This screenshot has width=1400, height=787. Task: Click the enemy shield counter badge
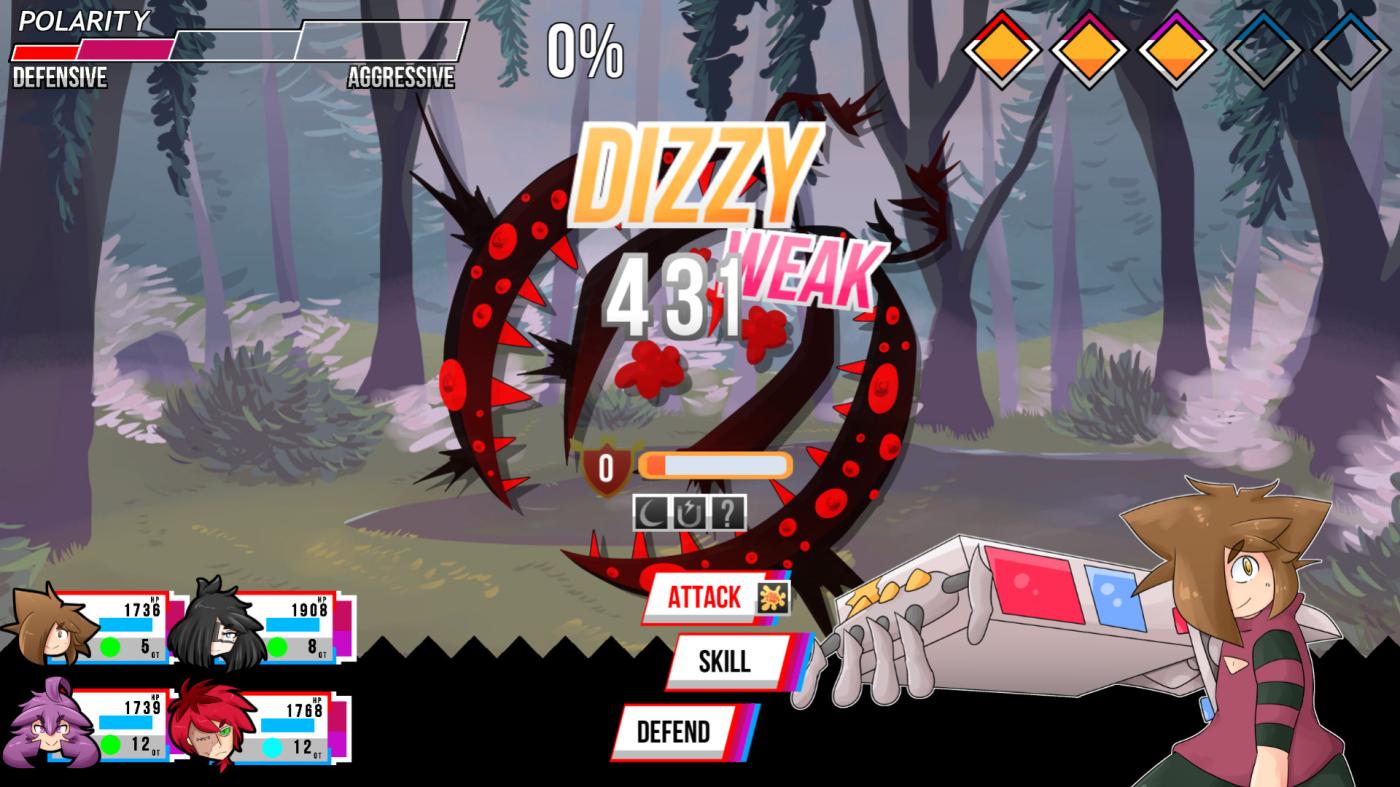click(x=606, y=467)
